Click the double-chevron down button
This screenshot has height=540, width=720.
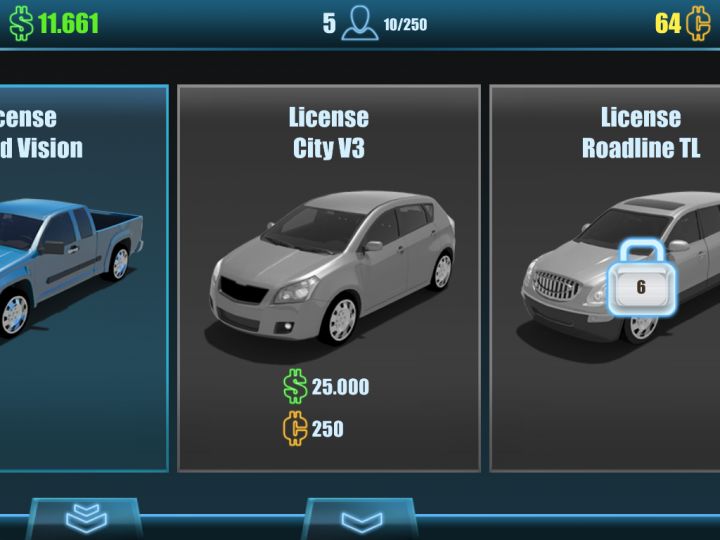tap(85, 518)
